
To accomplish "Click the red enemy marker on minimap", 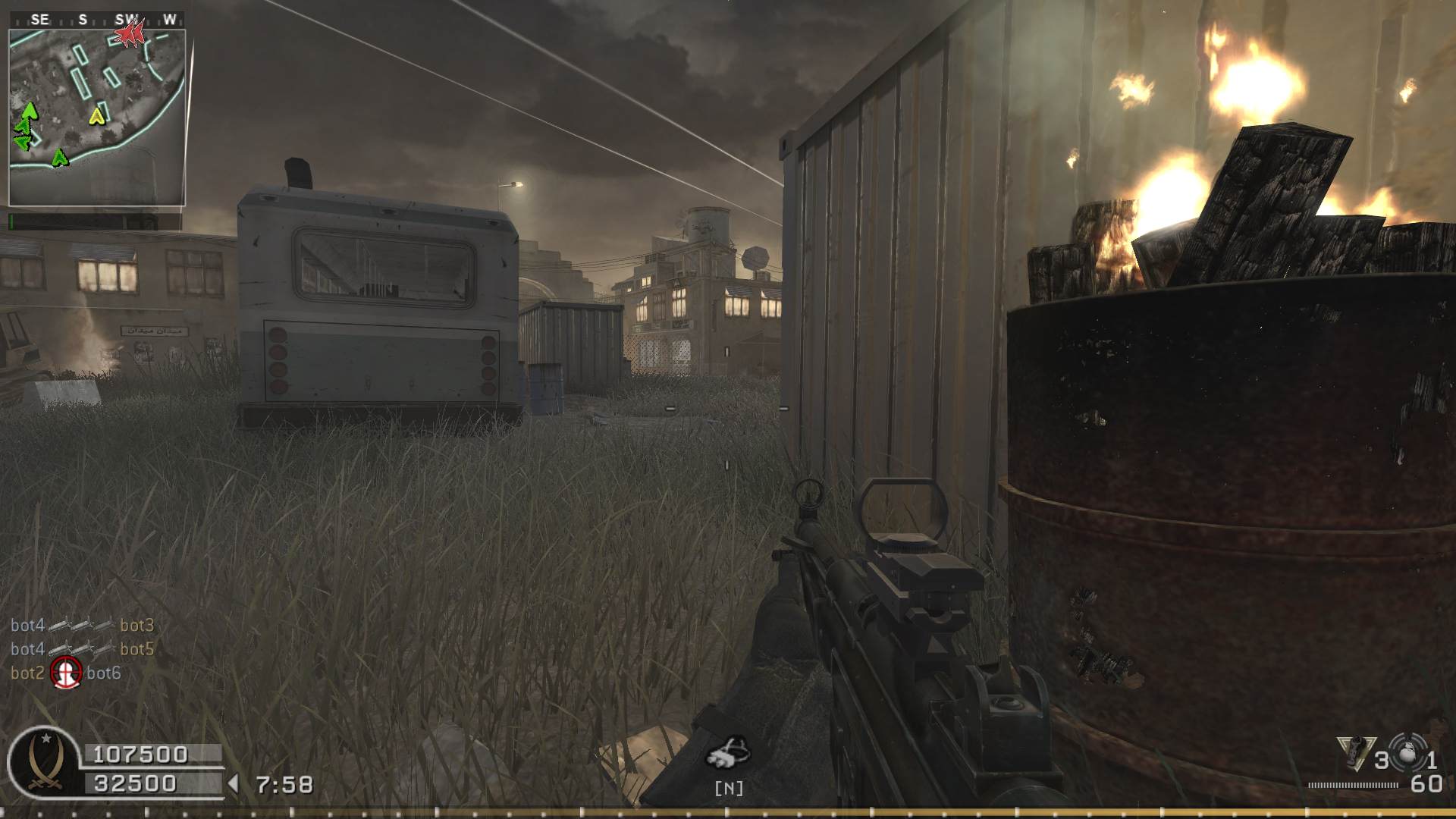I will pos(130,33).
